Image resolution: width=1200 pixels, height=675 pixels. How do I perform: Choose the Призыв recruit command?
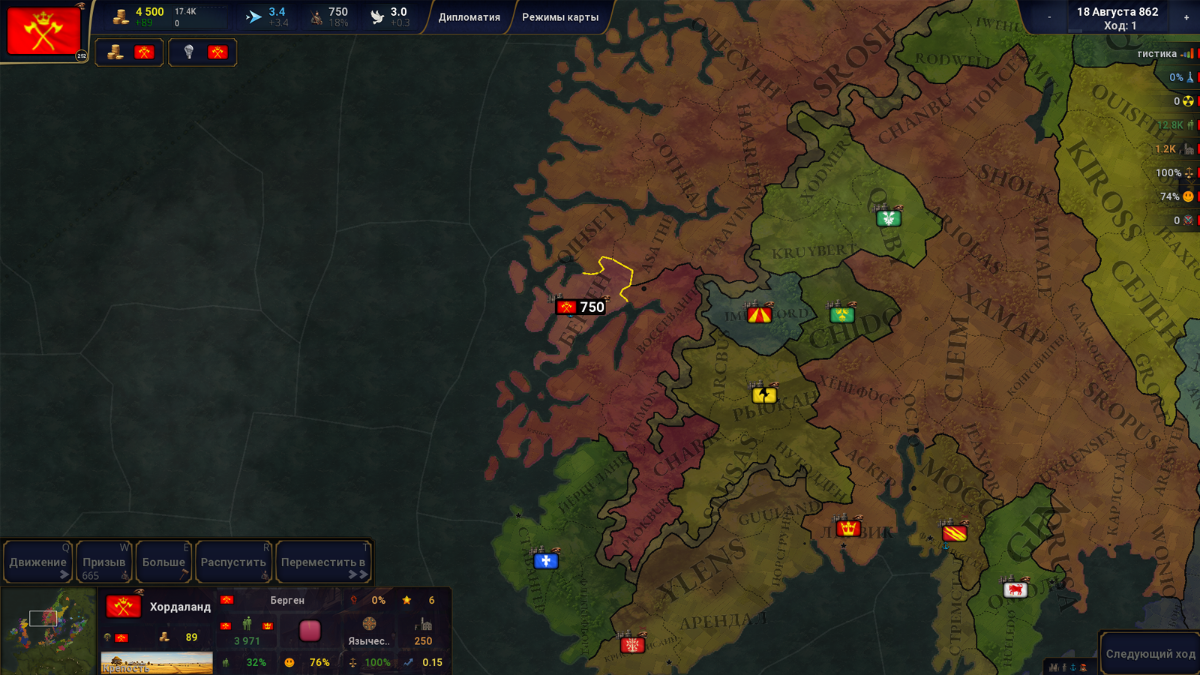tap(104, 562)
